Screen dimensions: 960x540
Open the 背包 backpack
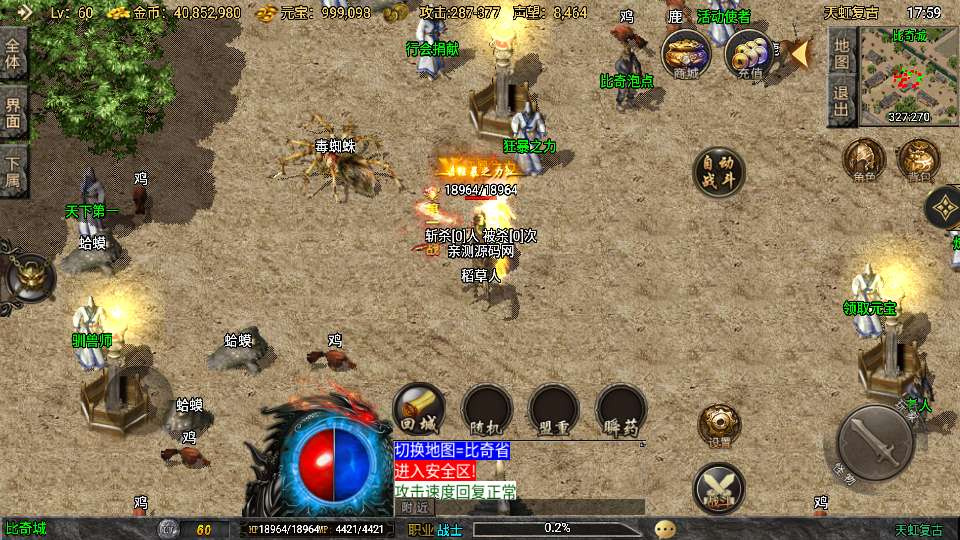click(918, 161)
